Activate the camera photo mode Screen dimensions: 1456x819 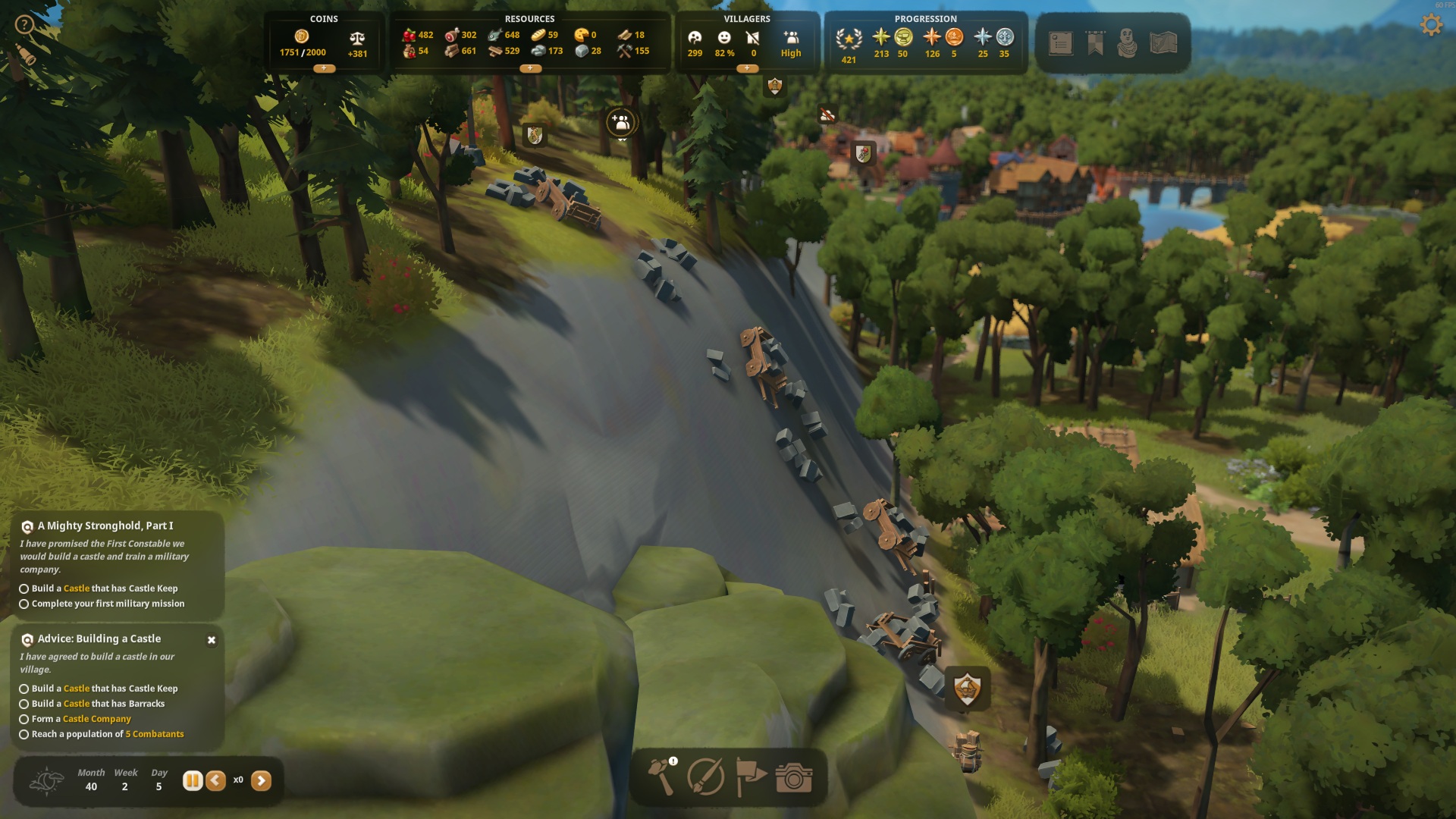tap(794, 777)
